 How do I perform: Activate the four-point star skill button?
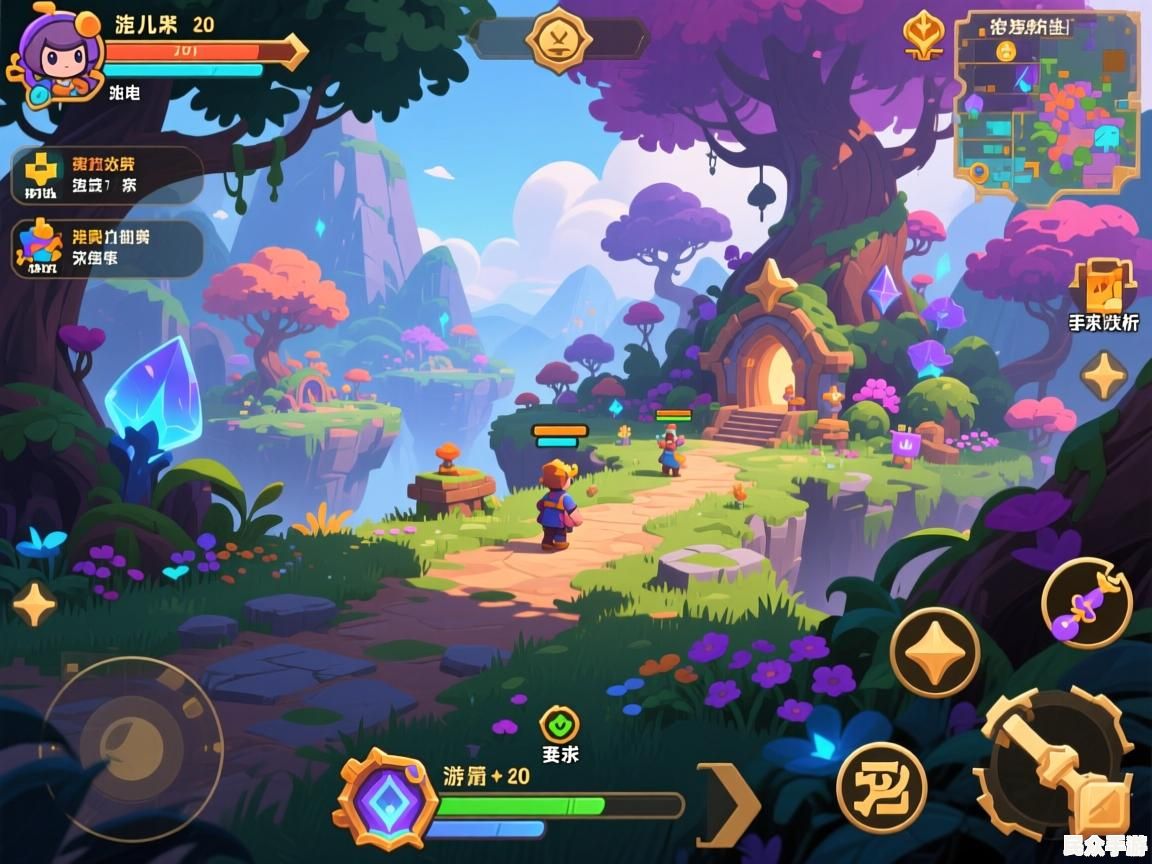[x=935, y=653]
